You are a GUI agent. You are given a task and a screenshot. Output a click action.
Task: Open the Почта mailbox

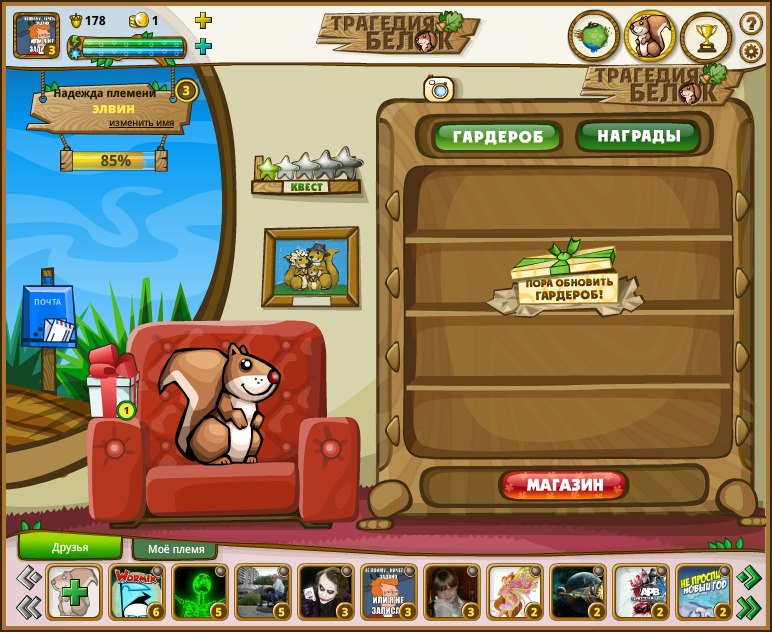pyautogui.click(x=48, y=317)
